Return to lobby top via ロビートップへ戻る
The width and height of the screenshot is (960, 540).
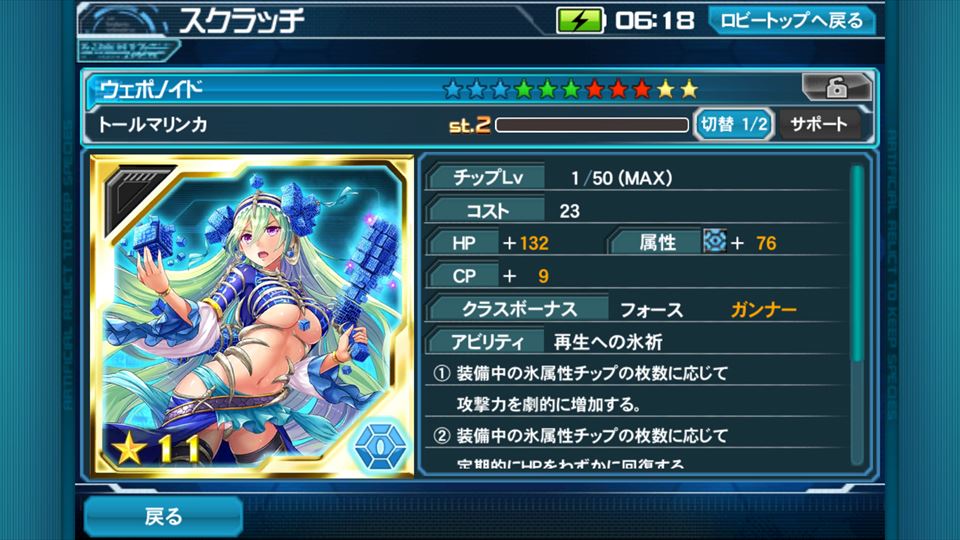pos(791,21)
